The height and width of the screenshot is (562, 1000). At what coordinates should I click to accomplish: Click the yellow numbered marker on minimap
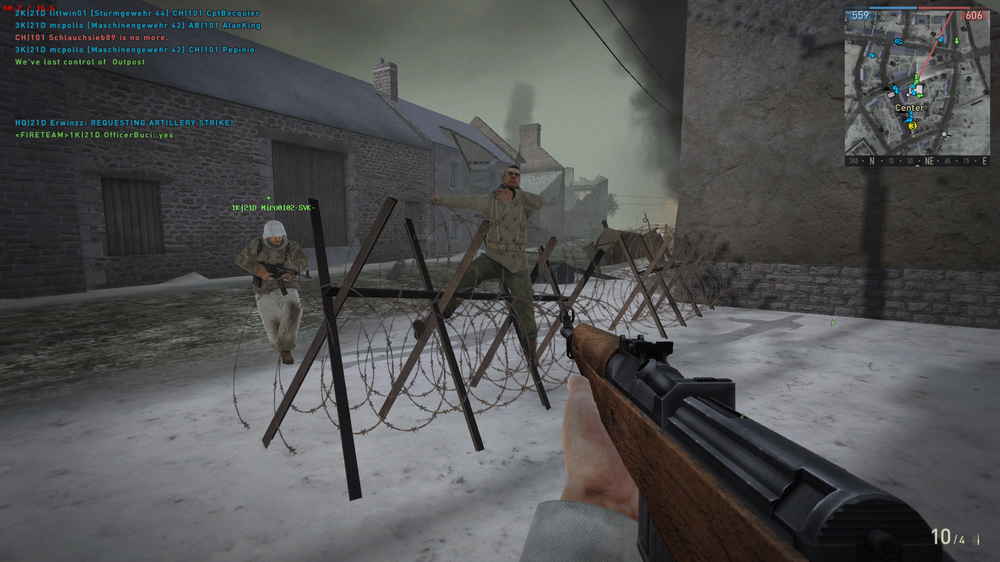[x=911, y=127]
